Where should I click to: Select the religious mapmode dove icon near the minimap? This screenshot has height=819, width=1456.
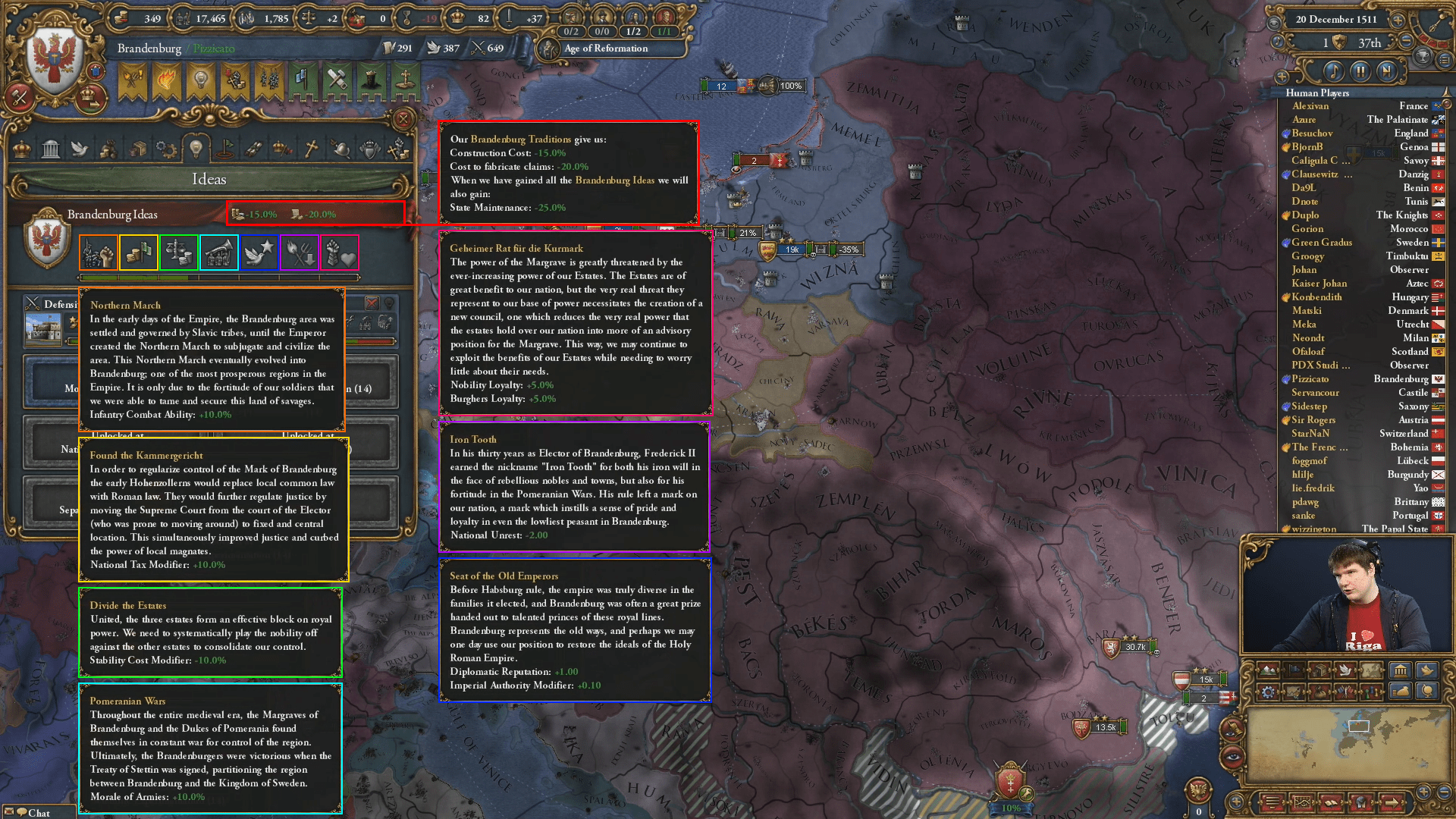coord(1345,670)
